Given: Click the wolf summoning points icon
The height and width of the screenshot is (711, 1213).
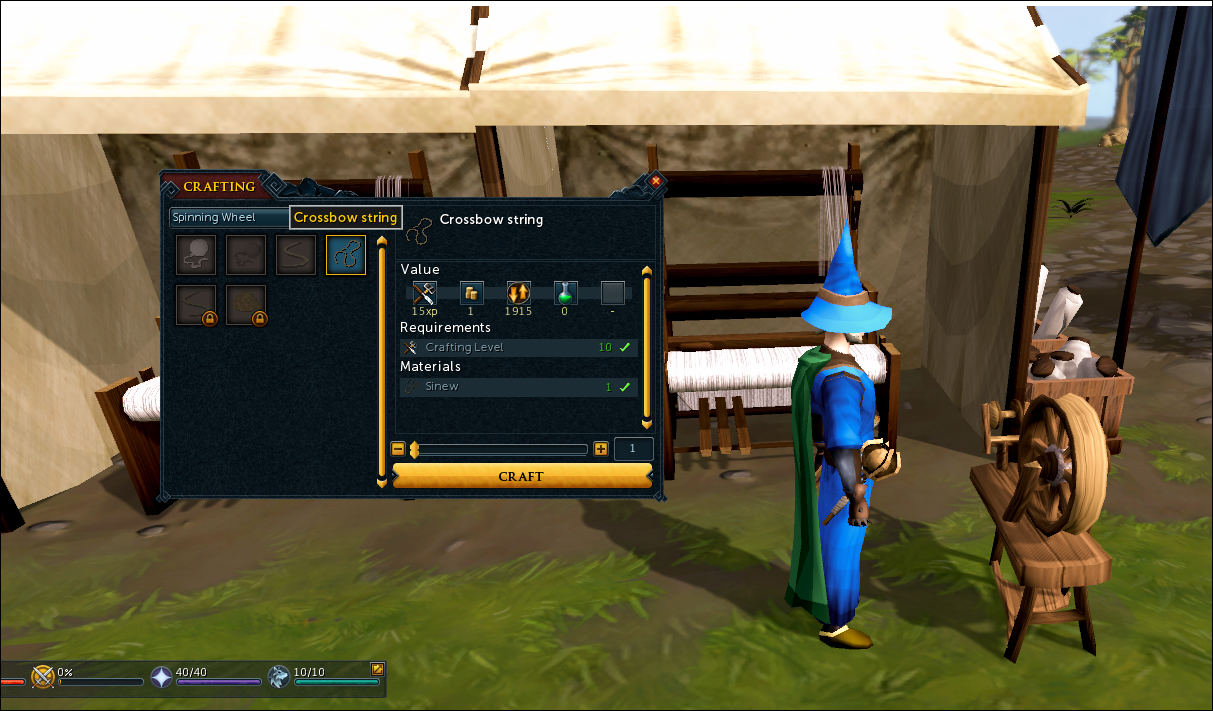Looking at the screenshot, I should tap(279, 677).
